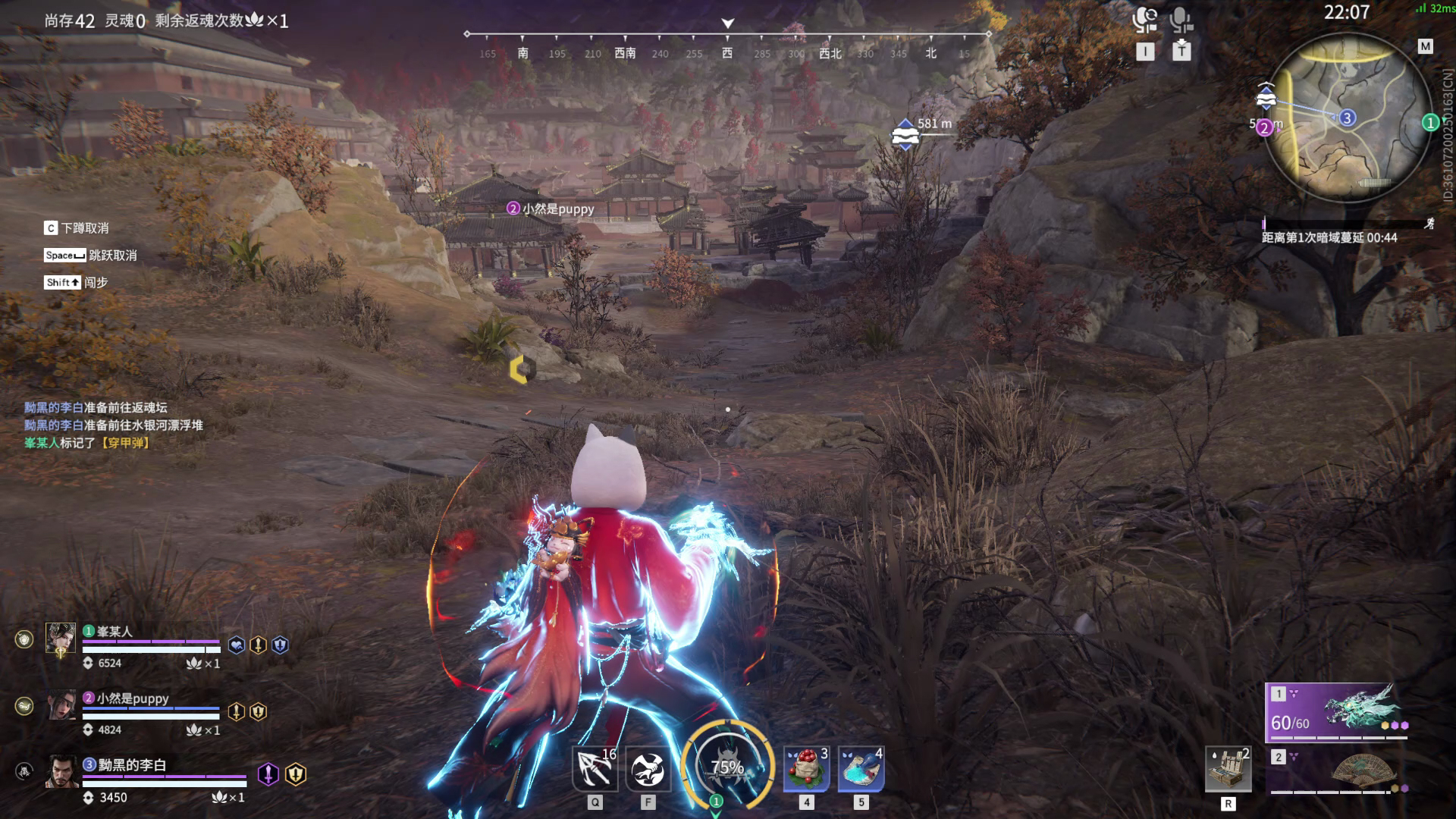Select the weapon repair kit slot
The image size is (1456, 819).
[x=1228, y=769]
